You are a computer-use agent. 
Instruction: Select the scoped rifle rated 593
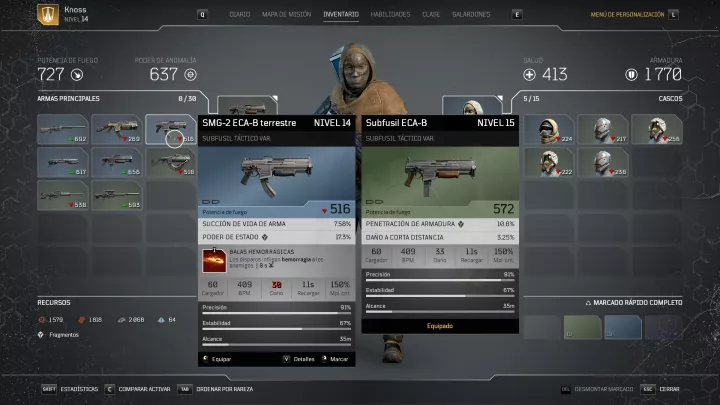click(118, 196)
